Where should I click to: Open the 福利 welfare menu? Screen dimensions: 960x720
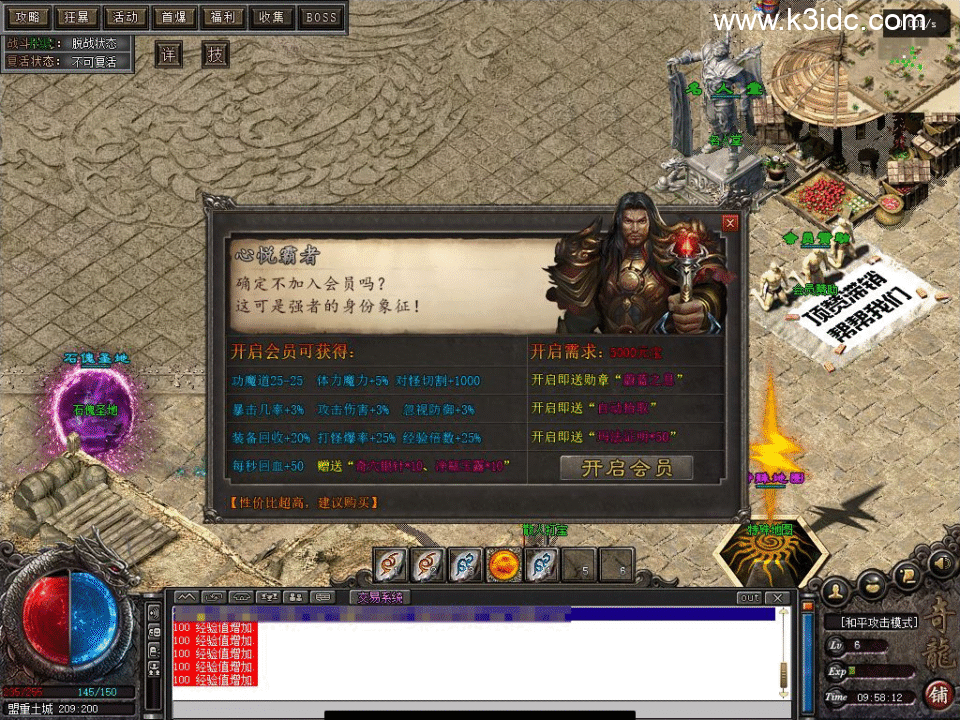(222, 17)
